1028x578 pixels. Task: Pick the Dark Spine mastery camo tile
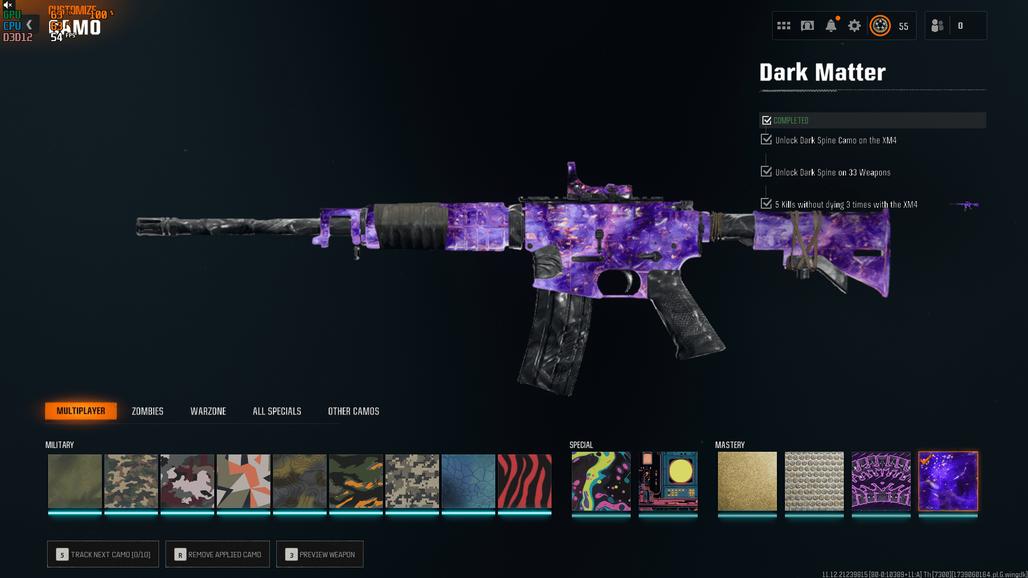click(x=881, y=482)
